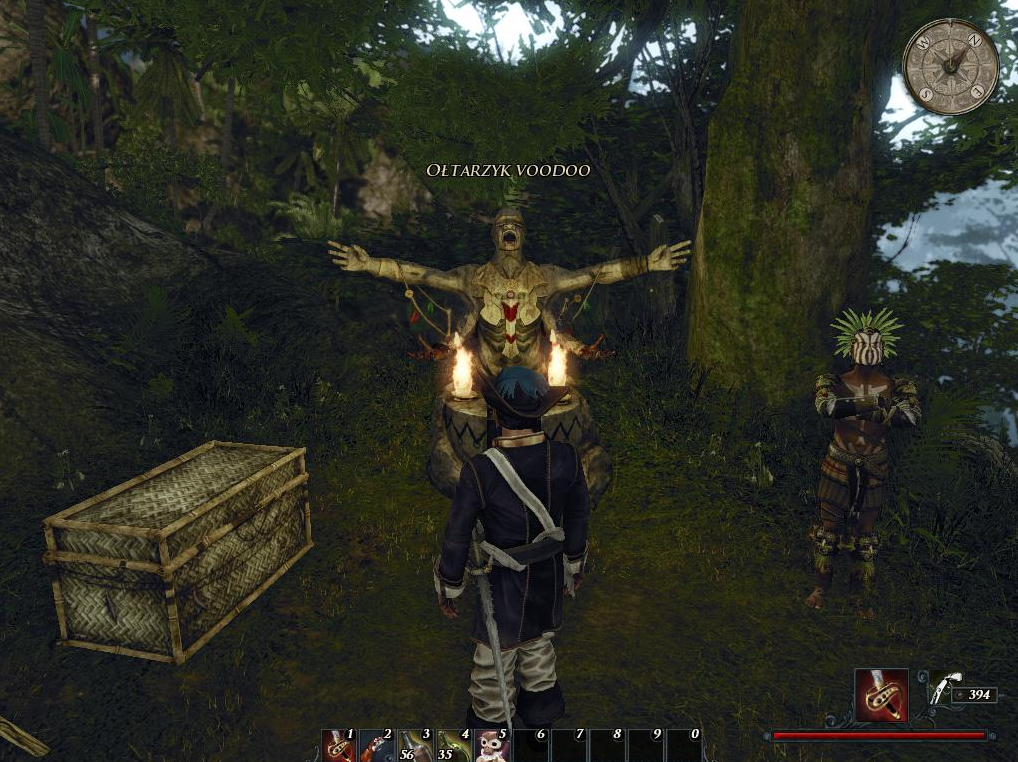Select the sword in hotbar slot 1
Image resolution: width=1018 pixels, height=762 pixels.
click(x=339, y=746)
